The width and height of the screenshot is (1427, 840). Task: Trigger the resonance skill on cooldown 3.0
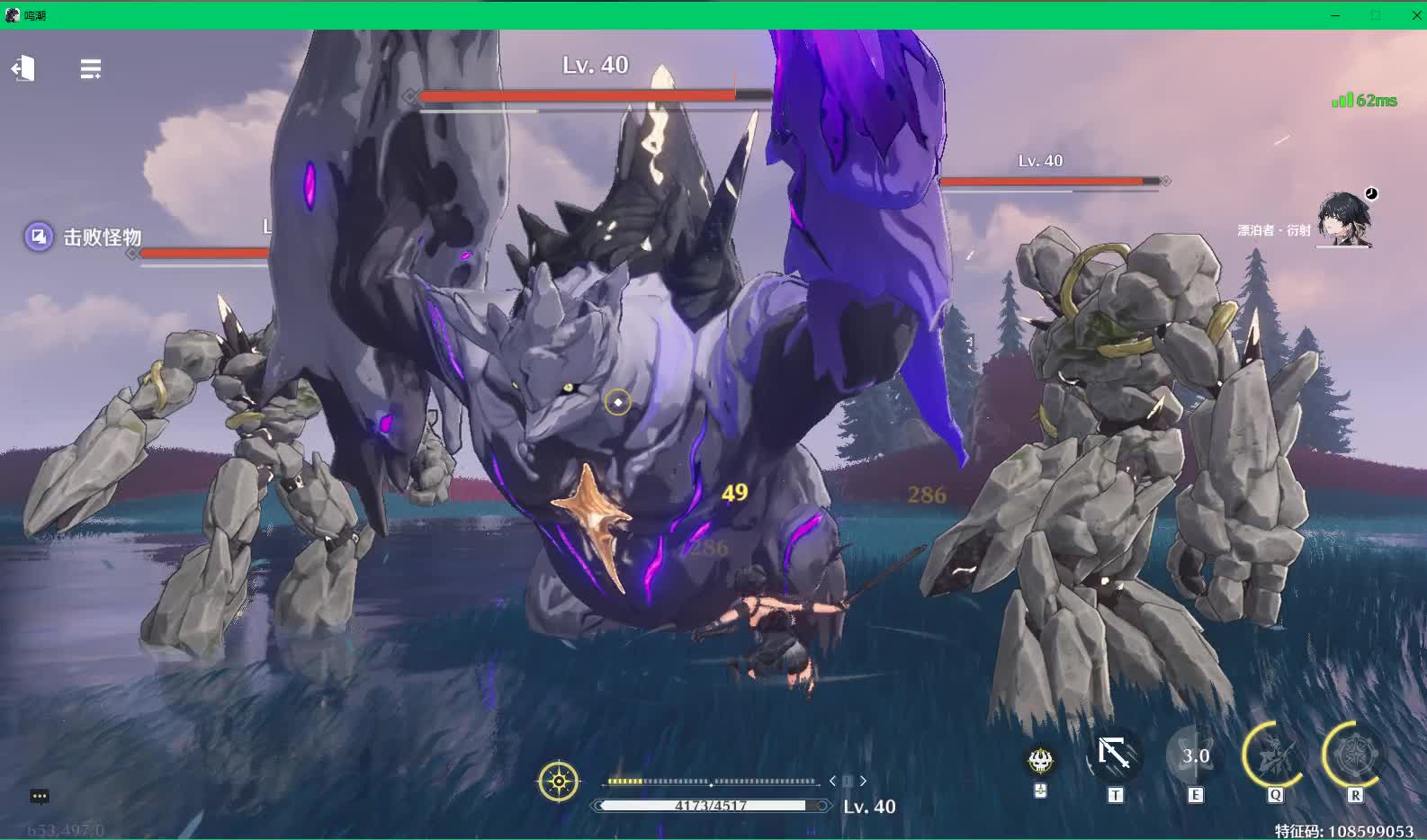coord(1195,756)
